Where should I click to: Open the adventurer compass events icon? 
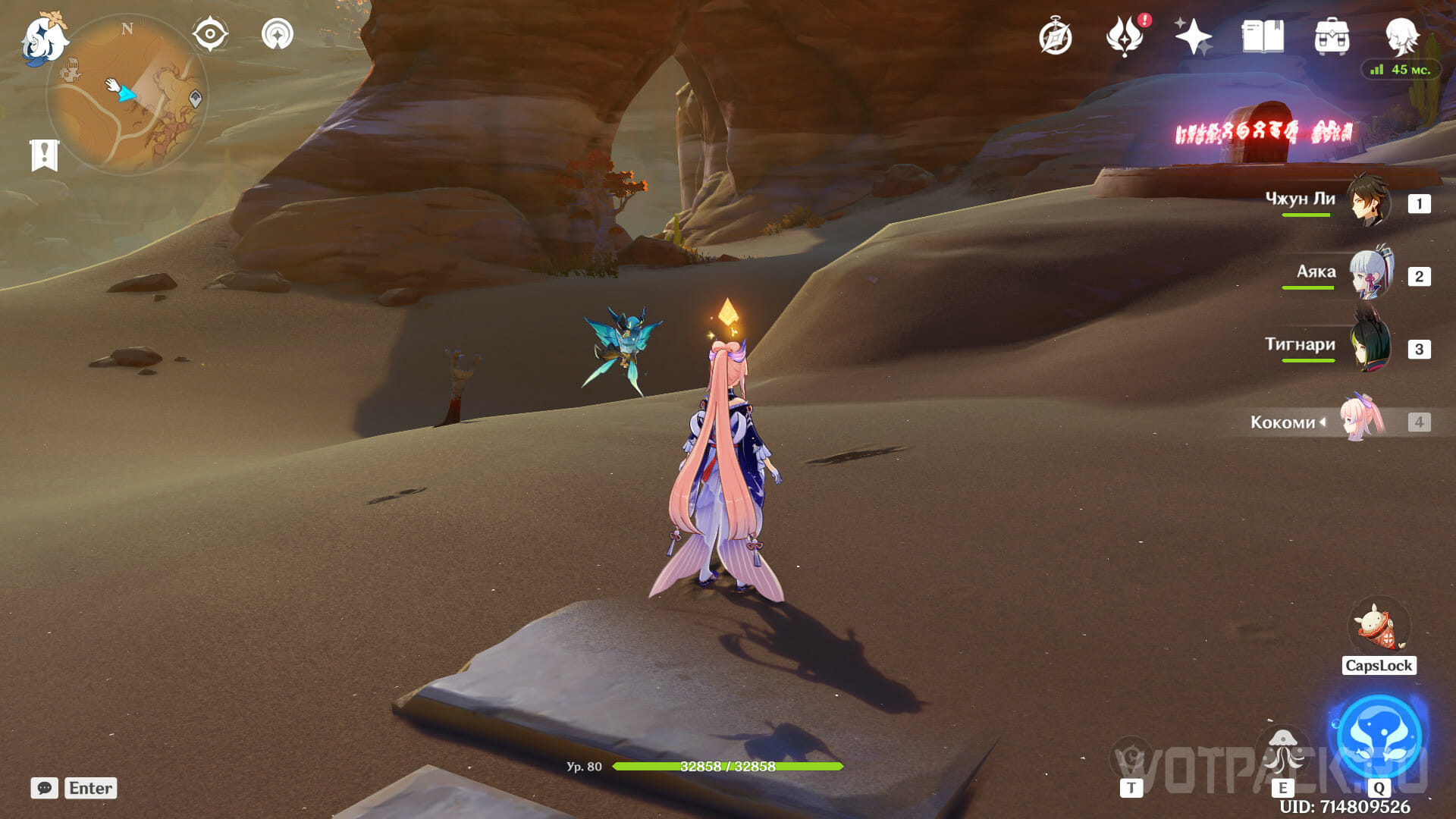click(1056, 37)
